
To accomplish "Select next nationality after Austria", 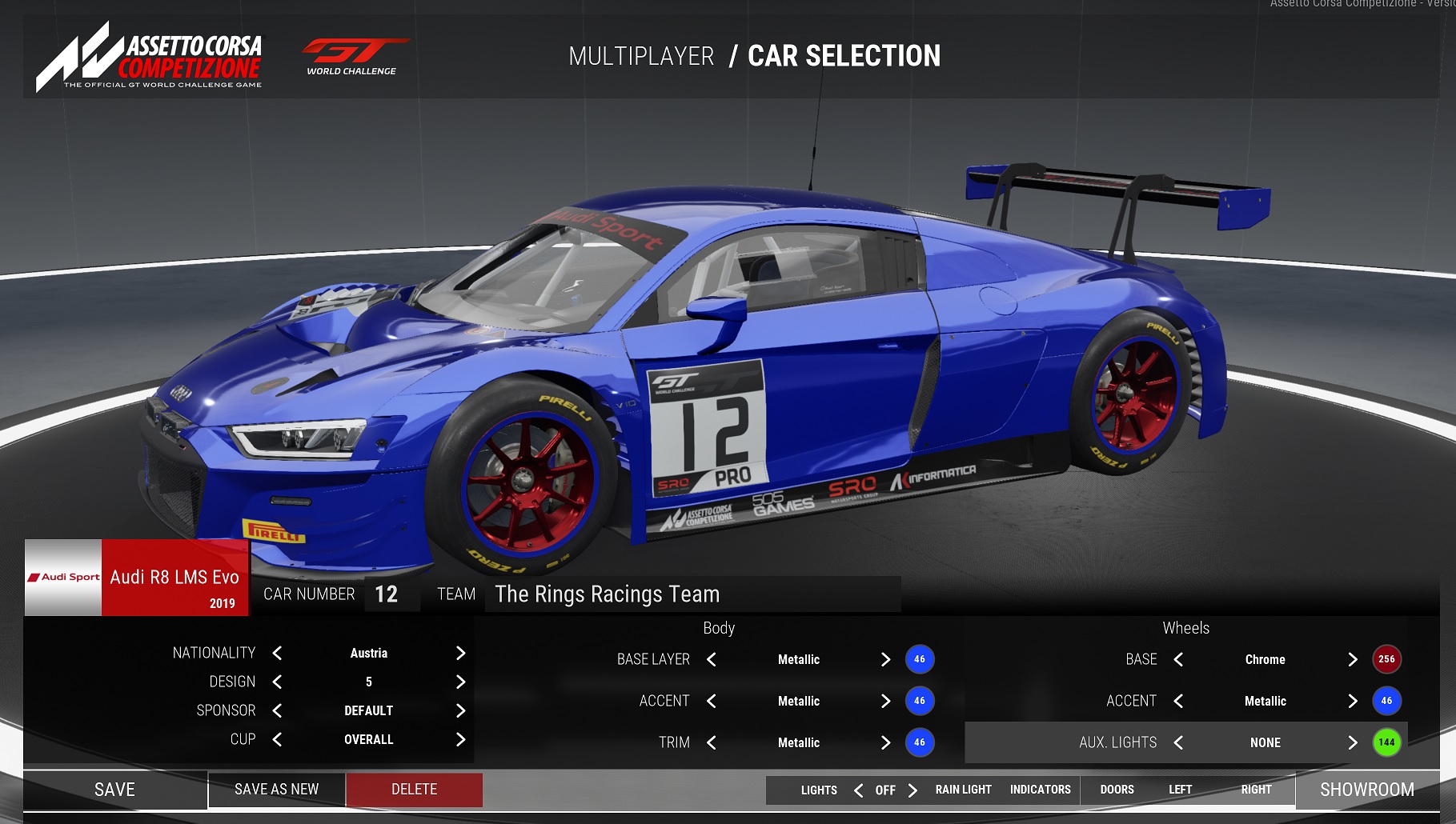I will tap(460, 654).
